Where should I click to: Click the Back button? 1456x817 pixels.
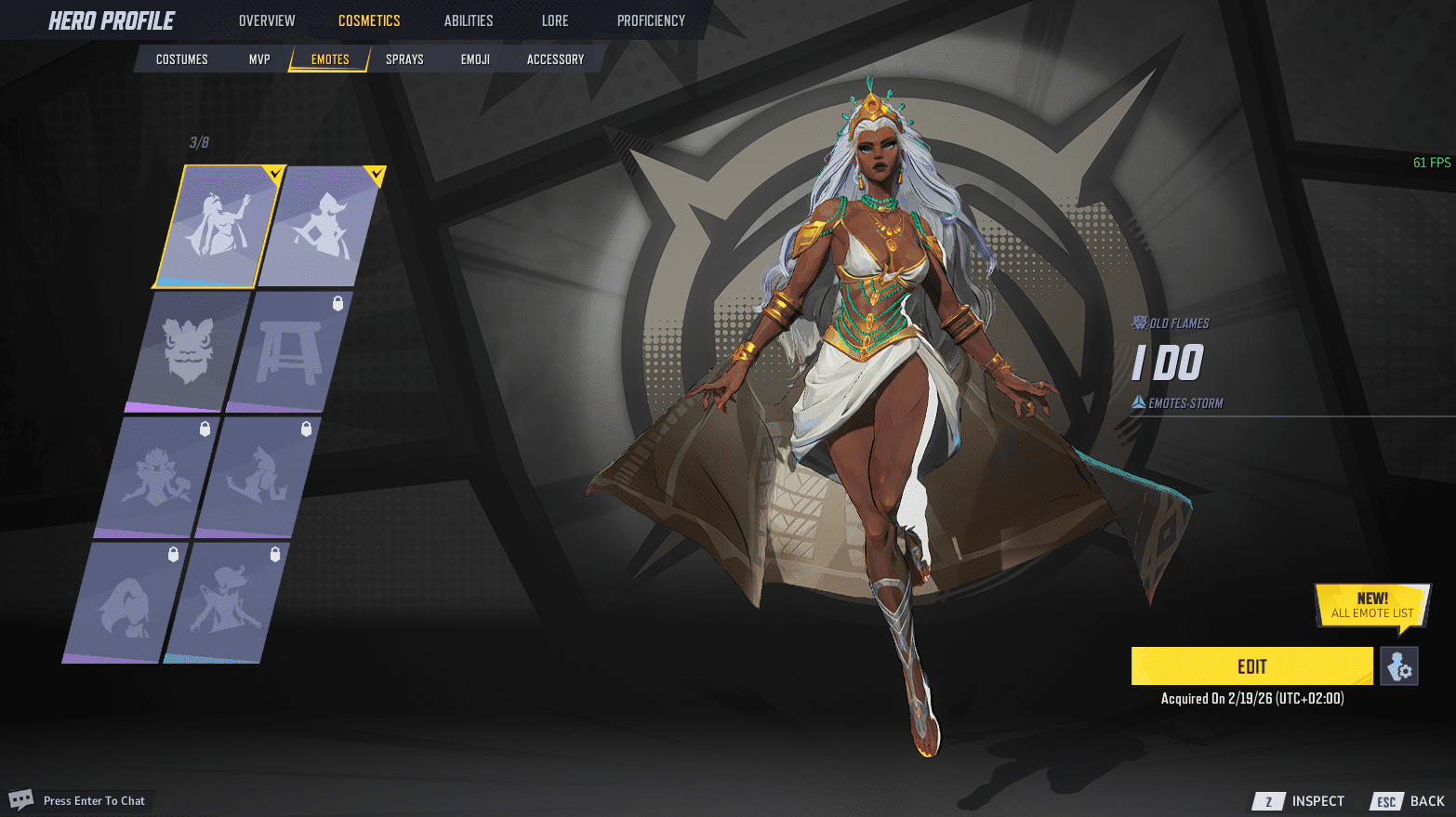tap(1410, 801)
